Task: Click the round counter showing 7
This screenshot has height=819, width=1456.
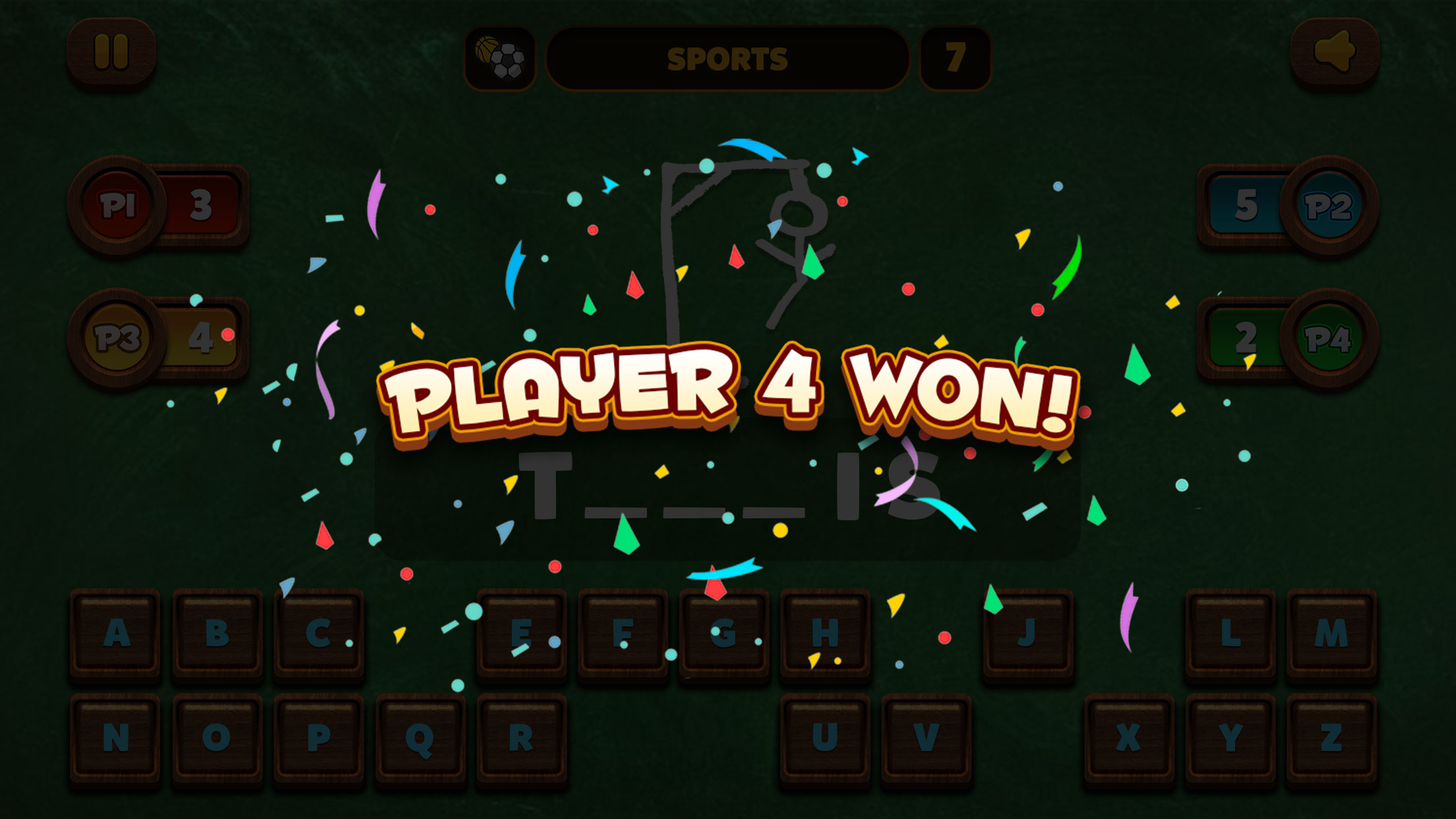Action: coord(954,57)
